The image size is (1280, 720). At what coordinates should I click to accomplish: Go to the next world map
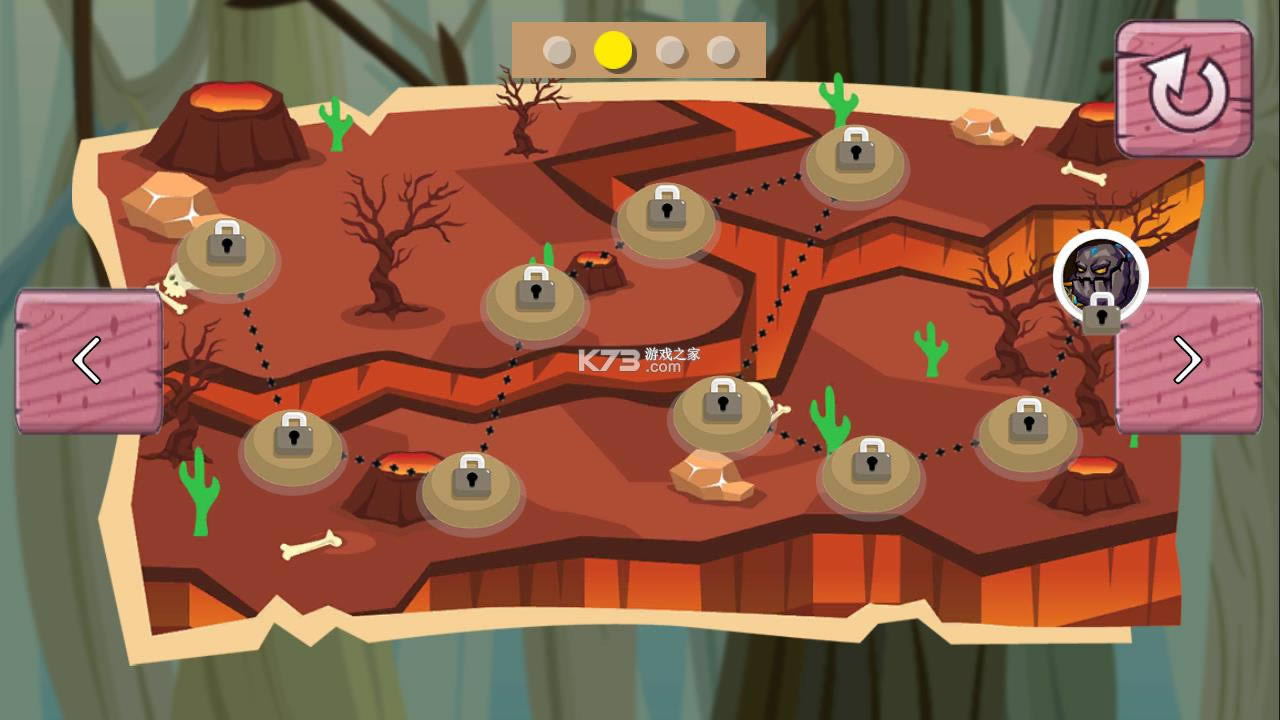coord(1188,361)
